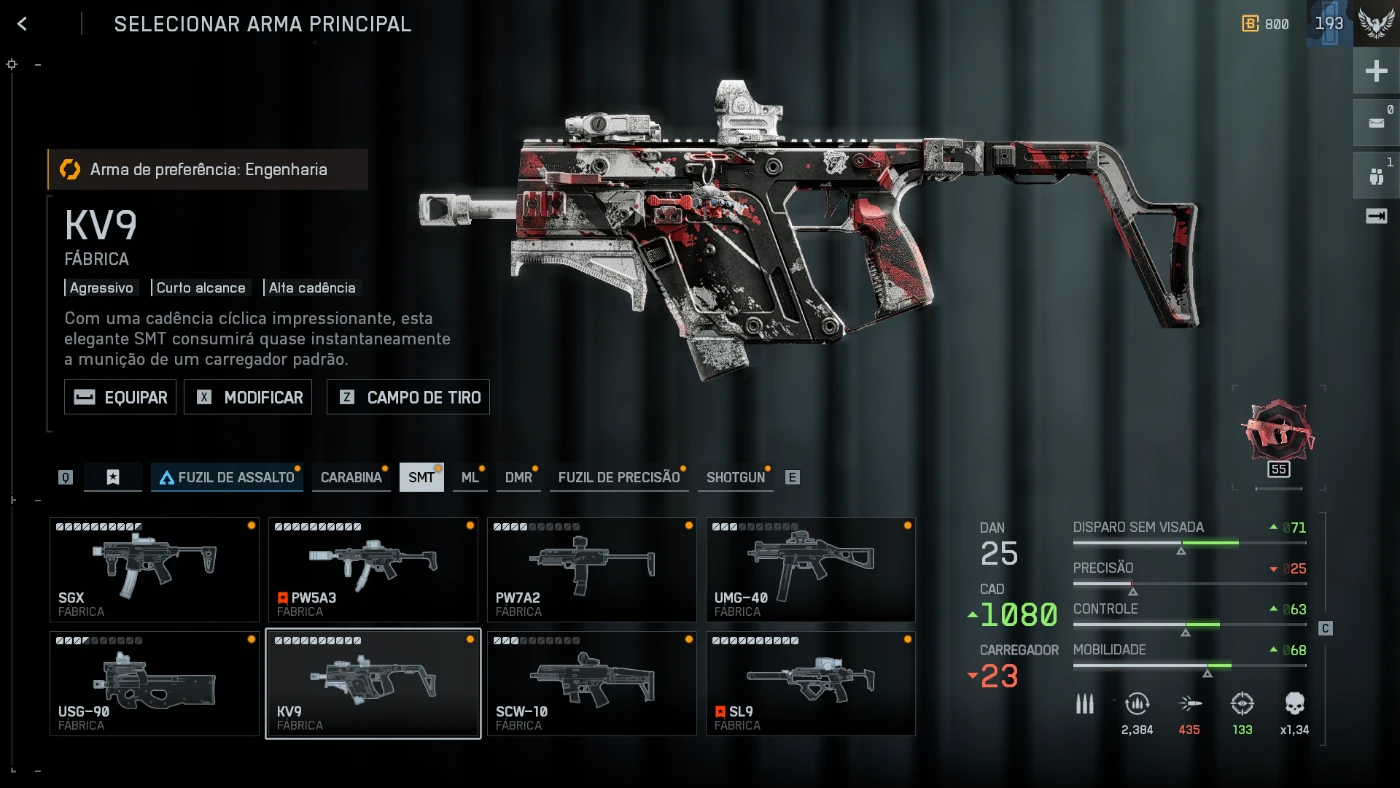Switch to the Fuzil de Assalto tab

[227, 477]
